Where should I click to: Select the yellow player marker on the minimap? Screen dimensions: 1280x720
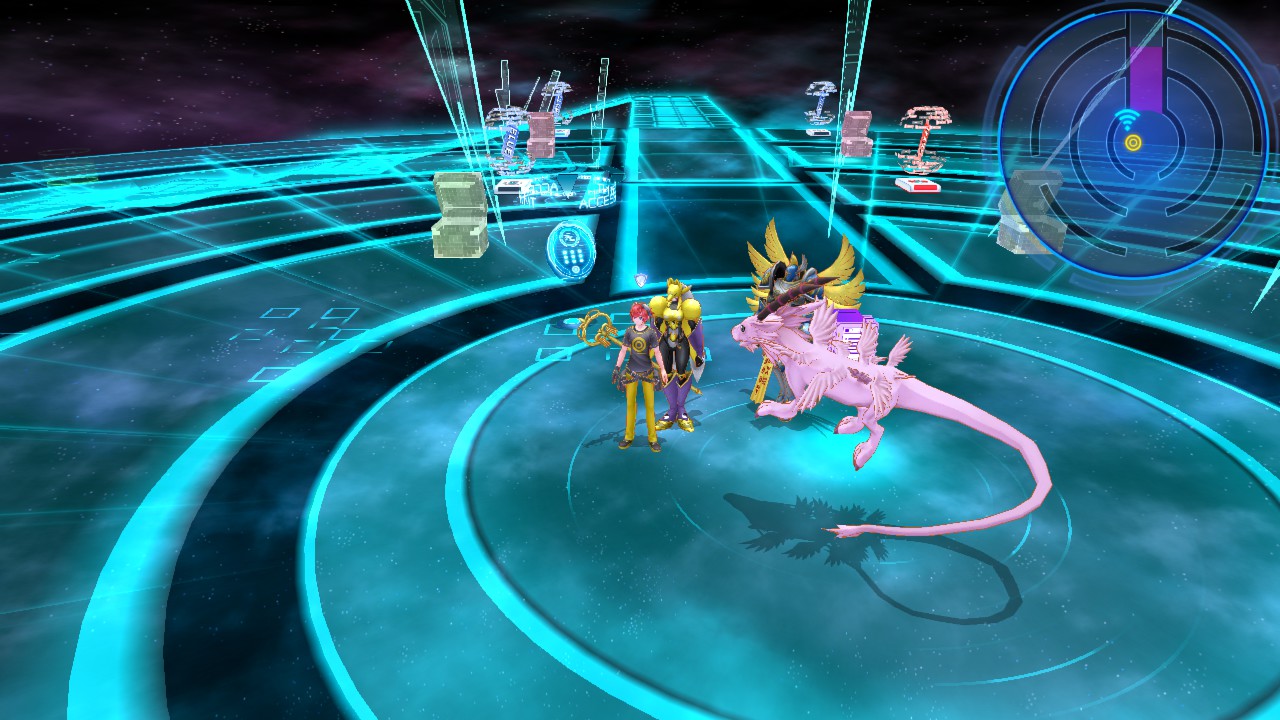pyautogui.click(x=1133, y=143)
